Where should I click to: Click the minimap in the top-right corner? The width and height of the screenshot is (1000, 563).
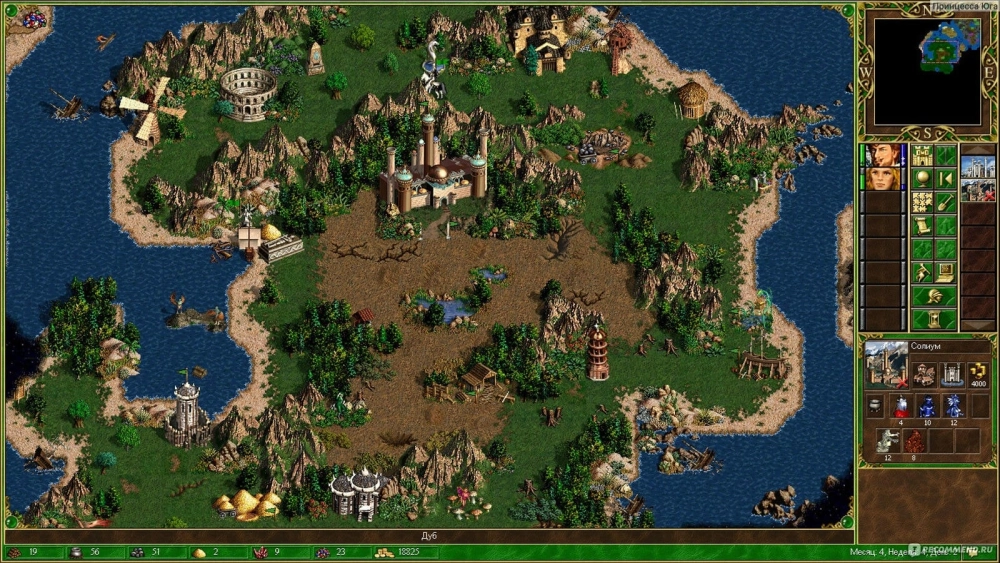927,69
